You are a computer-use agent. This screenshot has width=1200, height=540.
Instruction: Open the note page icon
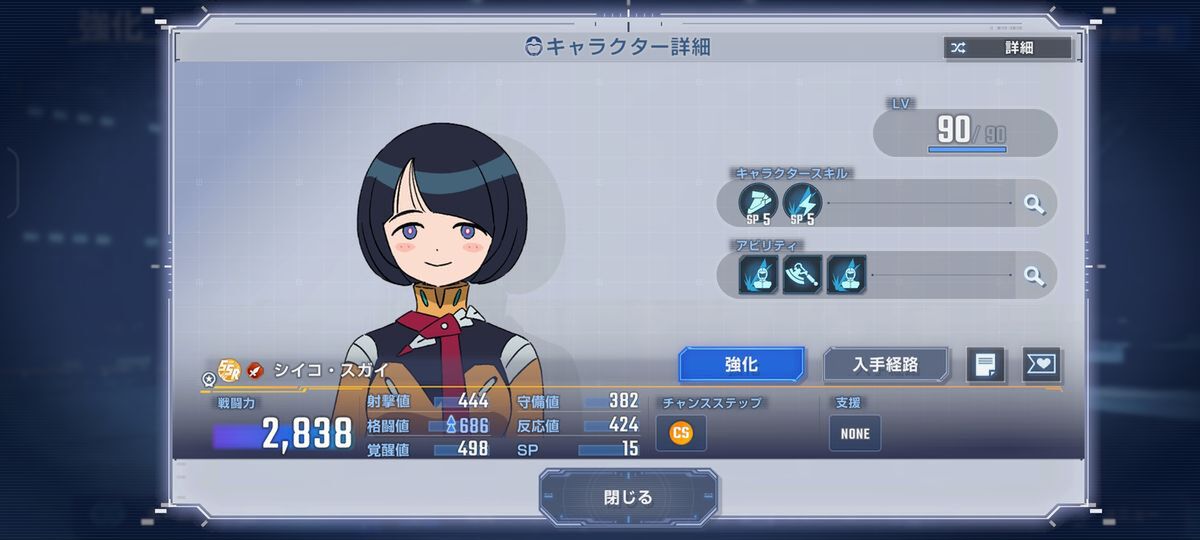[x=985, y=365]
